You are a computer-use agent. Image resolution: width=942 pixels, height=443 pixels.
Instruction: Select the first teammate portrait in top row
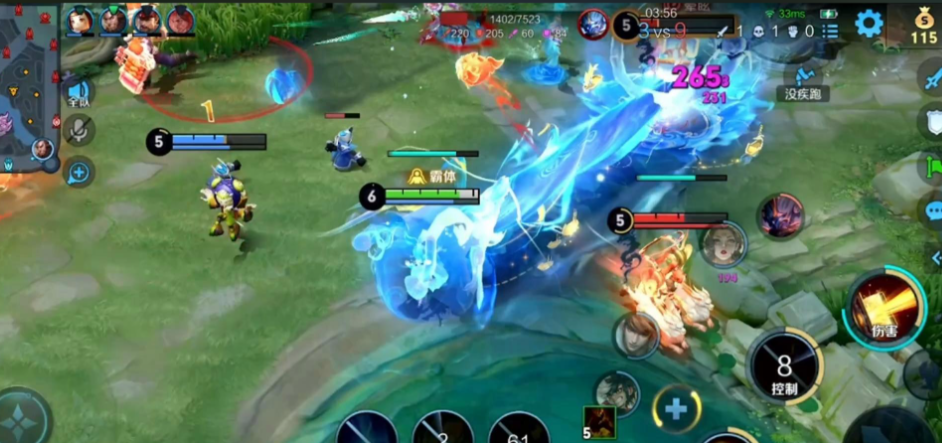pyautogui.click(x=79, y=20)
